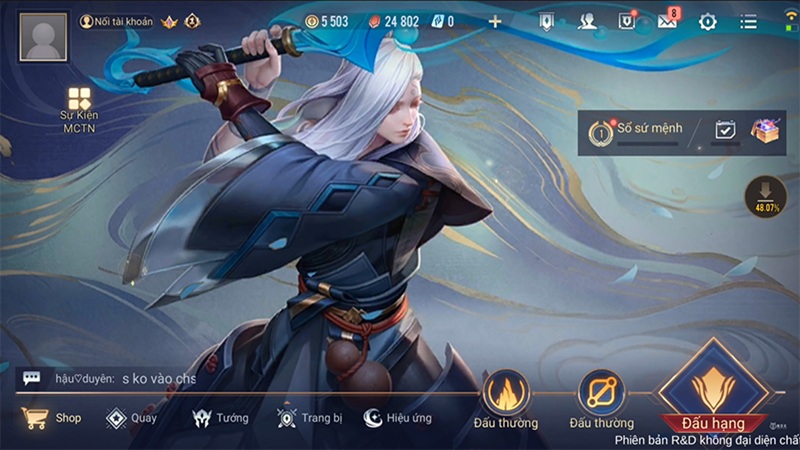The height and width of the screenshot is (450, 800).
Task: Tap the 48.07% download button
Action: [x=765, y=195]
